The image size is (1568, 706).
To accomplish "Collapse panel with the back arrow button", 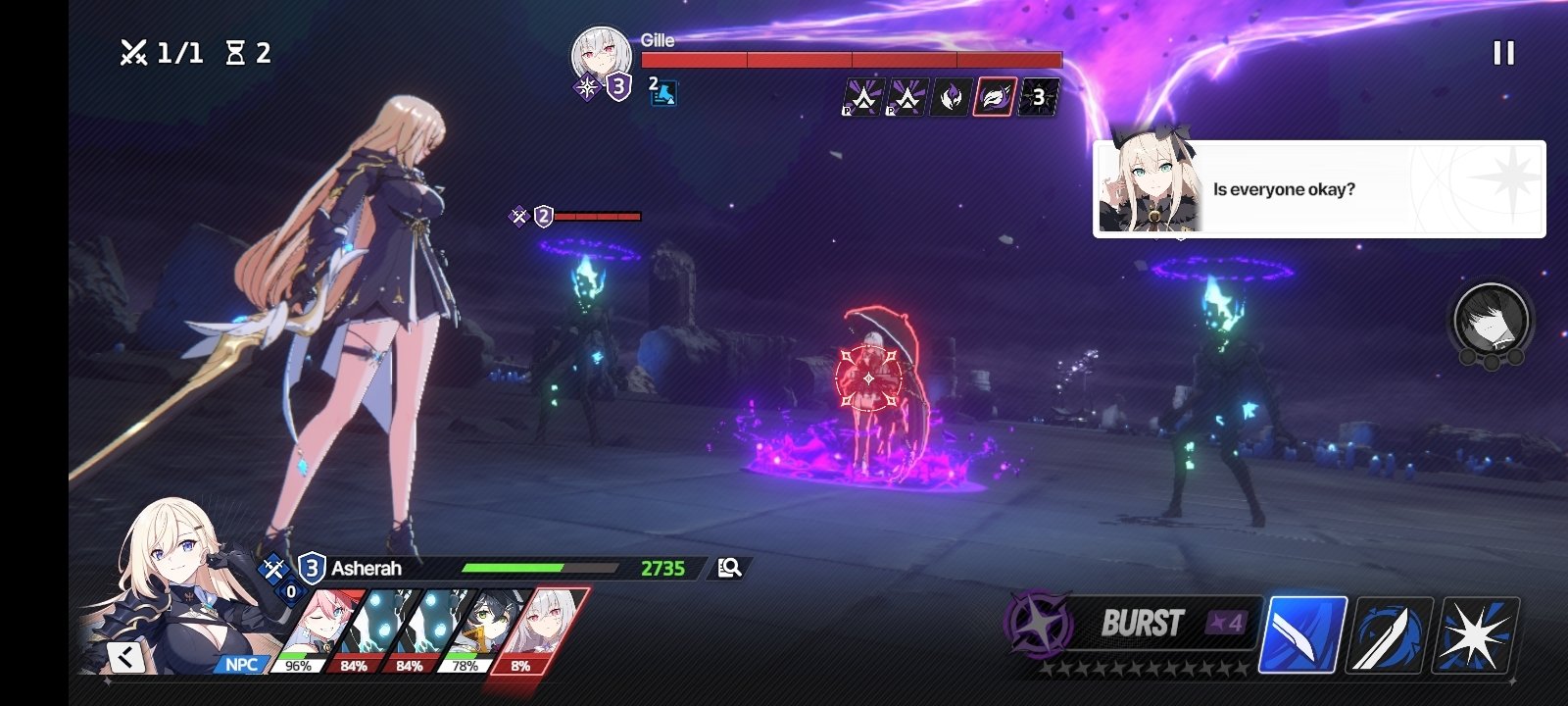I will 126,657.
